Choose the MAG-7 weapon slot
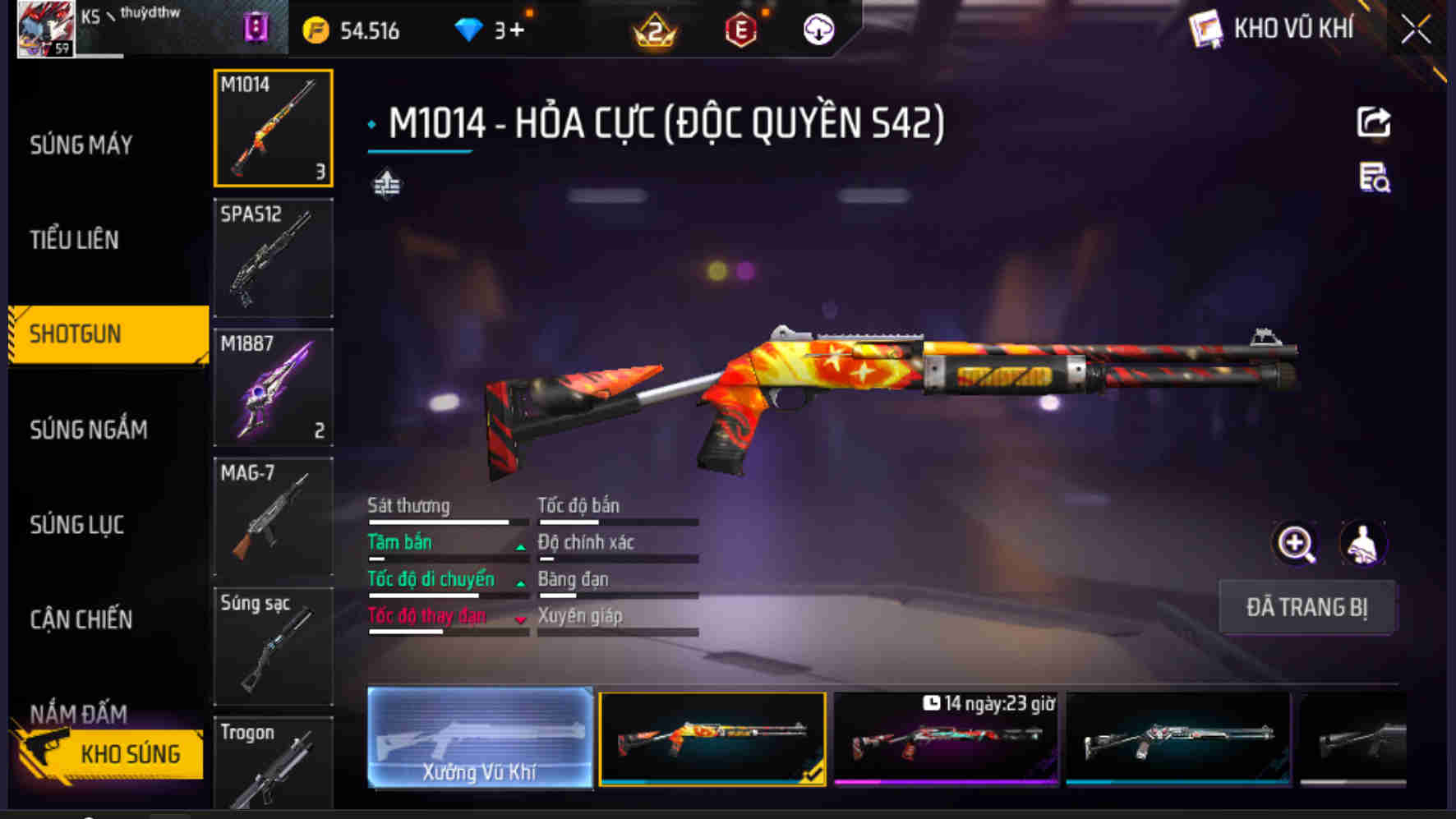 [274, 517]
